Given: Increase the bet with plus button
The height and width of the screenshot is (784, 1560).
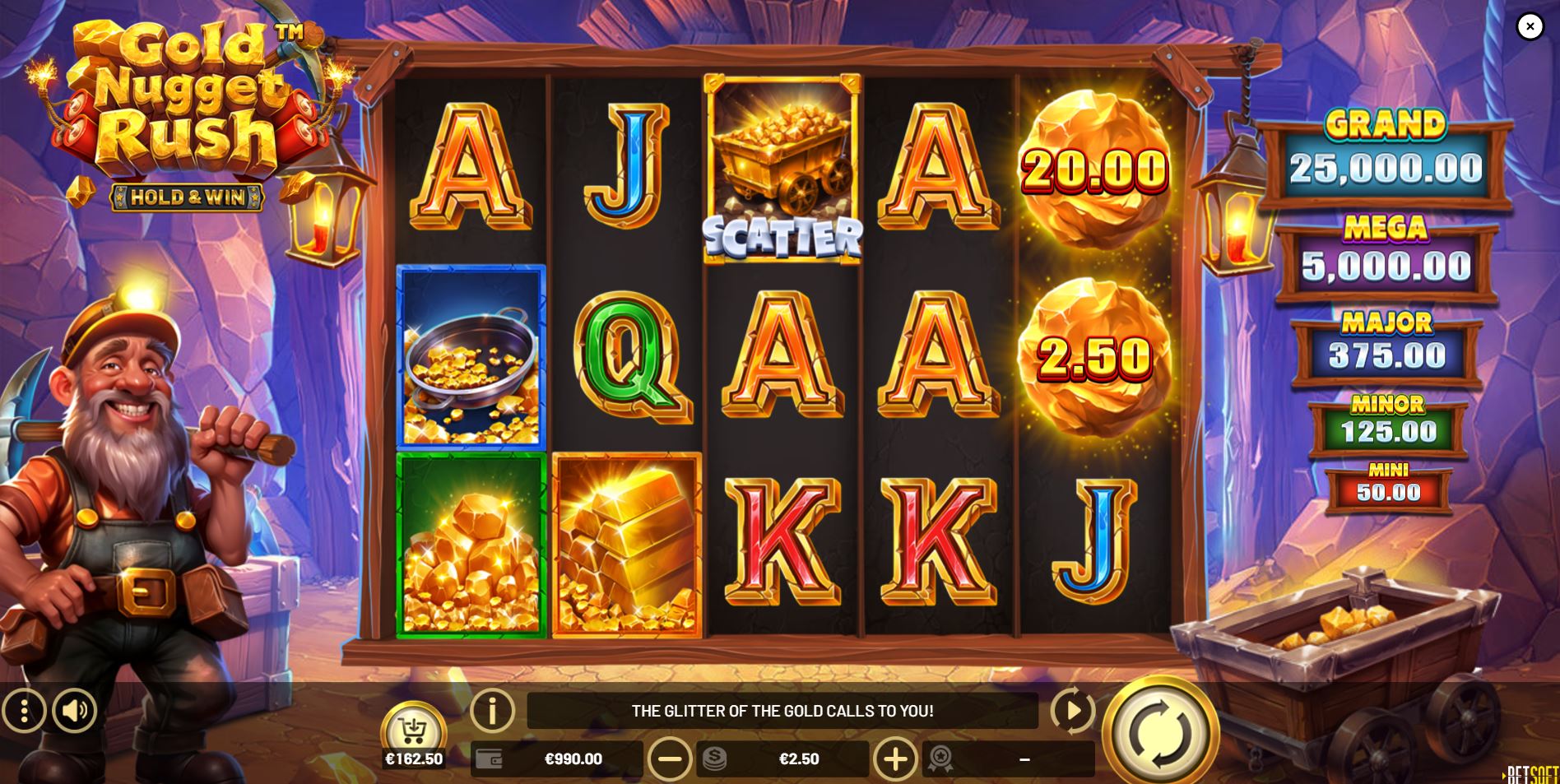Looking at the screenshot, I should [x=897, y=758].
